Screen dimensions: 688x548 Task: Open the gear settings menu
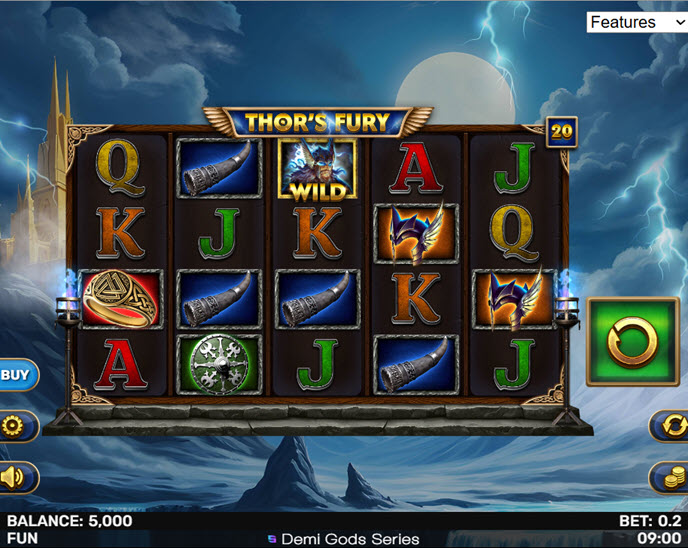point(14,426)
